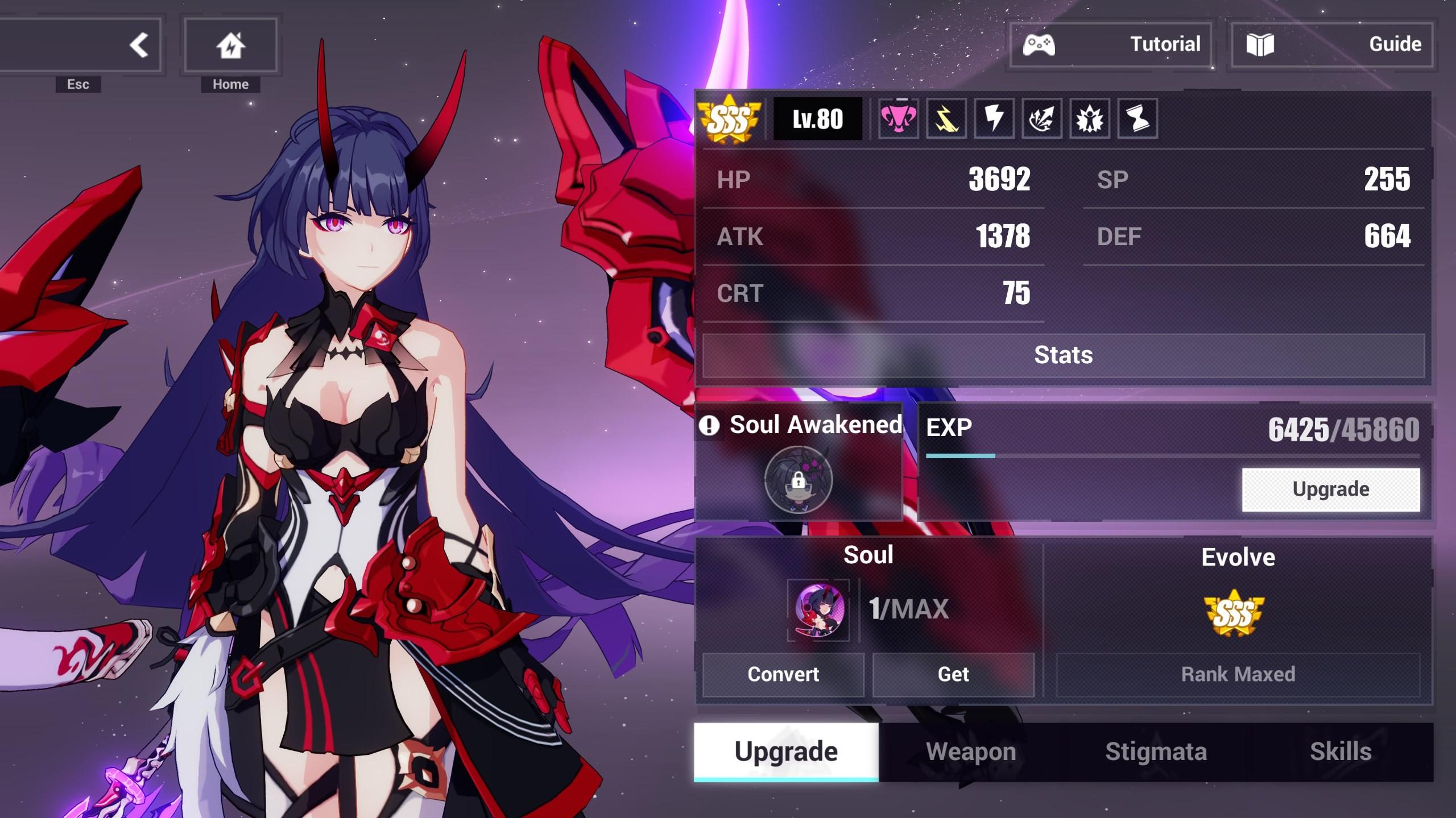The width and height of the screenshot is (1456, 818).
Task: Select the Upgrade tab
Action: point(786,751)
